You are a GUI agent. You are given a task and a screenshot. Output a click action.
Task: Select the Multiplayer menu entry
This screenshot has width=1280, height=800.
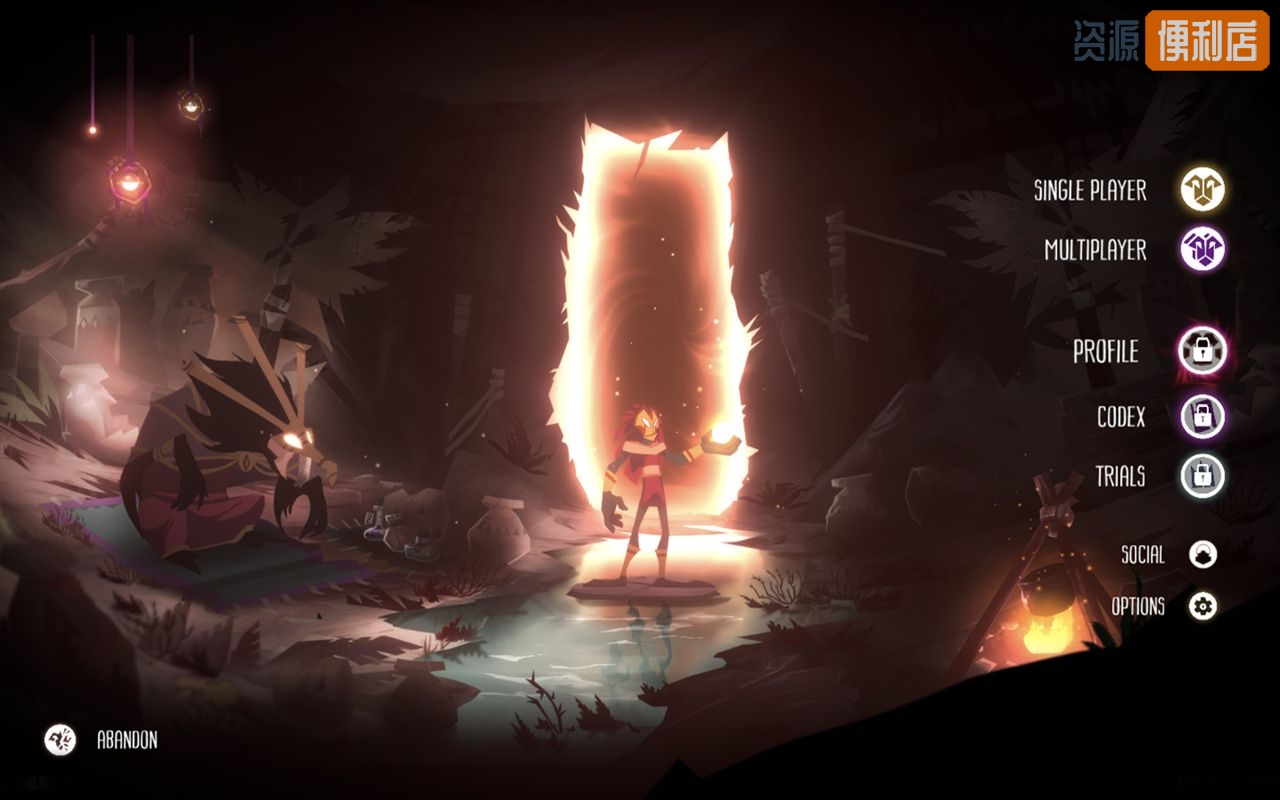1095,250
